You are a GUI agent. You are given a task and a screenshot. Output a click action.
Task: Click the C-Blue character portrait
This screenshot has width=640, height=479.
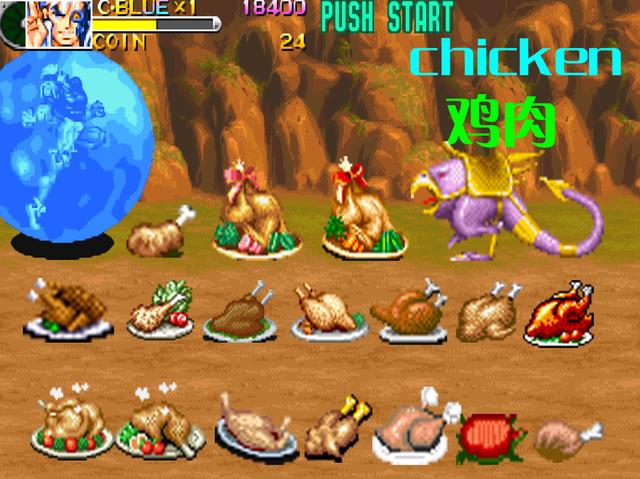58,24
